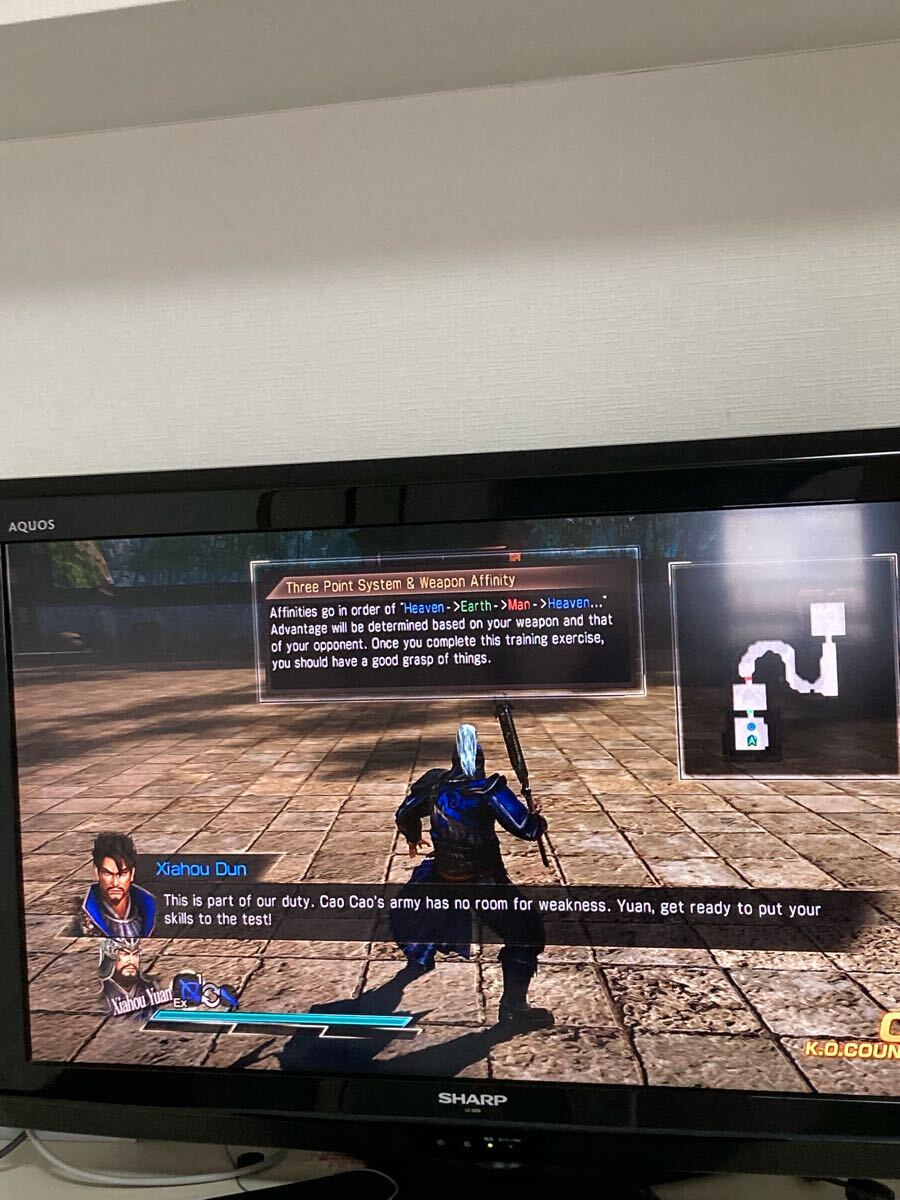Select the Three Point System tutorial box
This screenshot has height=1200, width=900.
pyautogui.click(x=447, y=625)
